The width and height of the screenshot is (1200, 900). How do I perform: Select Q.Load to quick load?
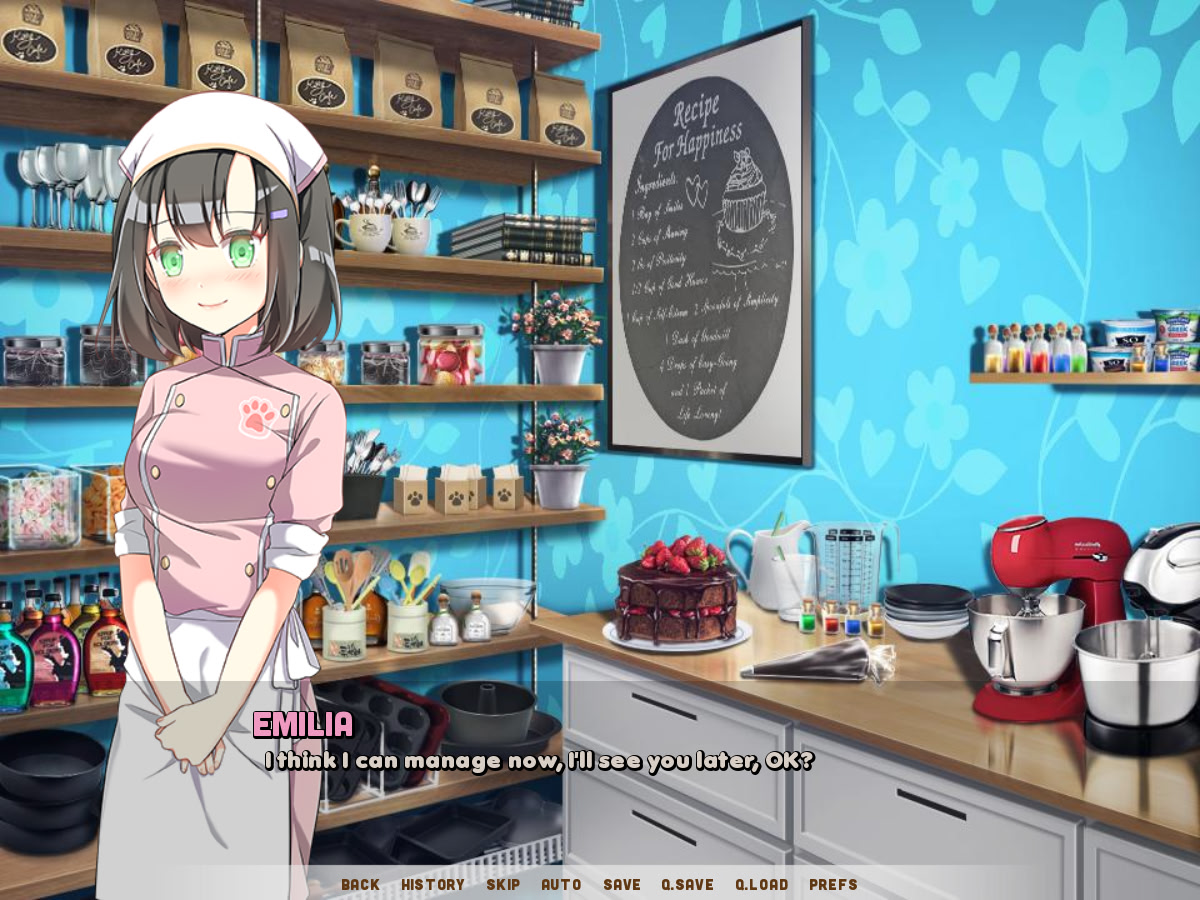[761, 884]
